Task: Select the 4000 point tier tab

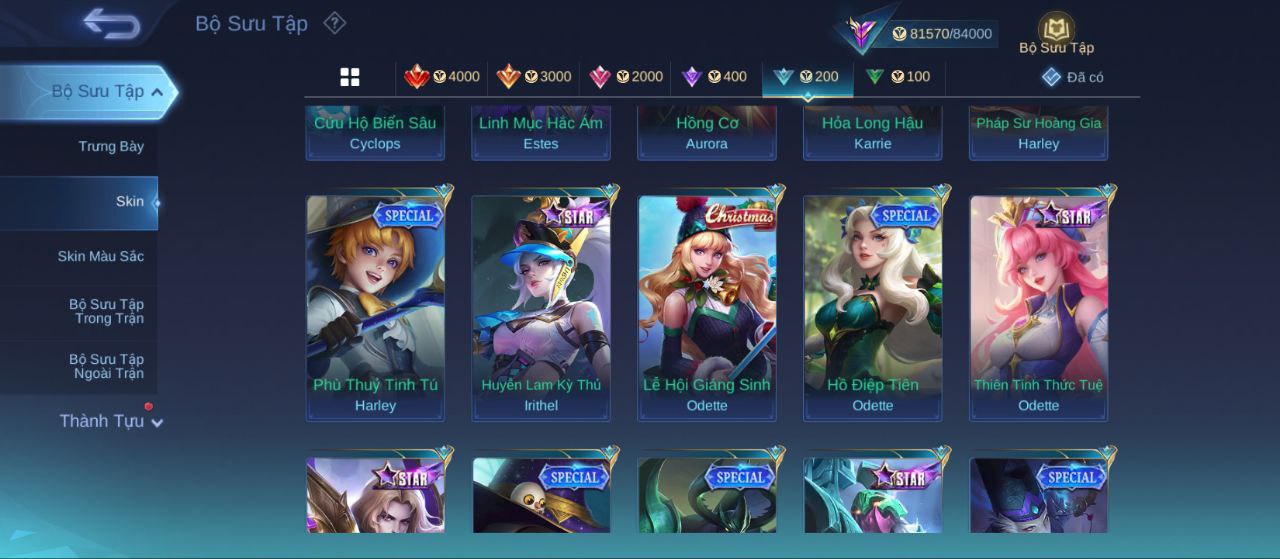Action: click(x=442, y=77)
